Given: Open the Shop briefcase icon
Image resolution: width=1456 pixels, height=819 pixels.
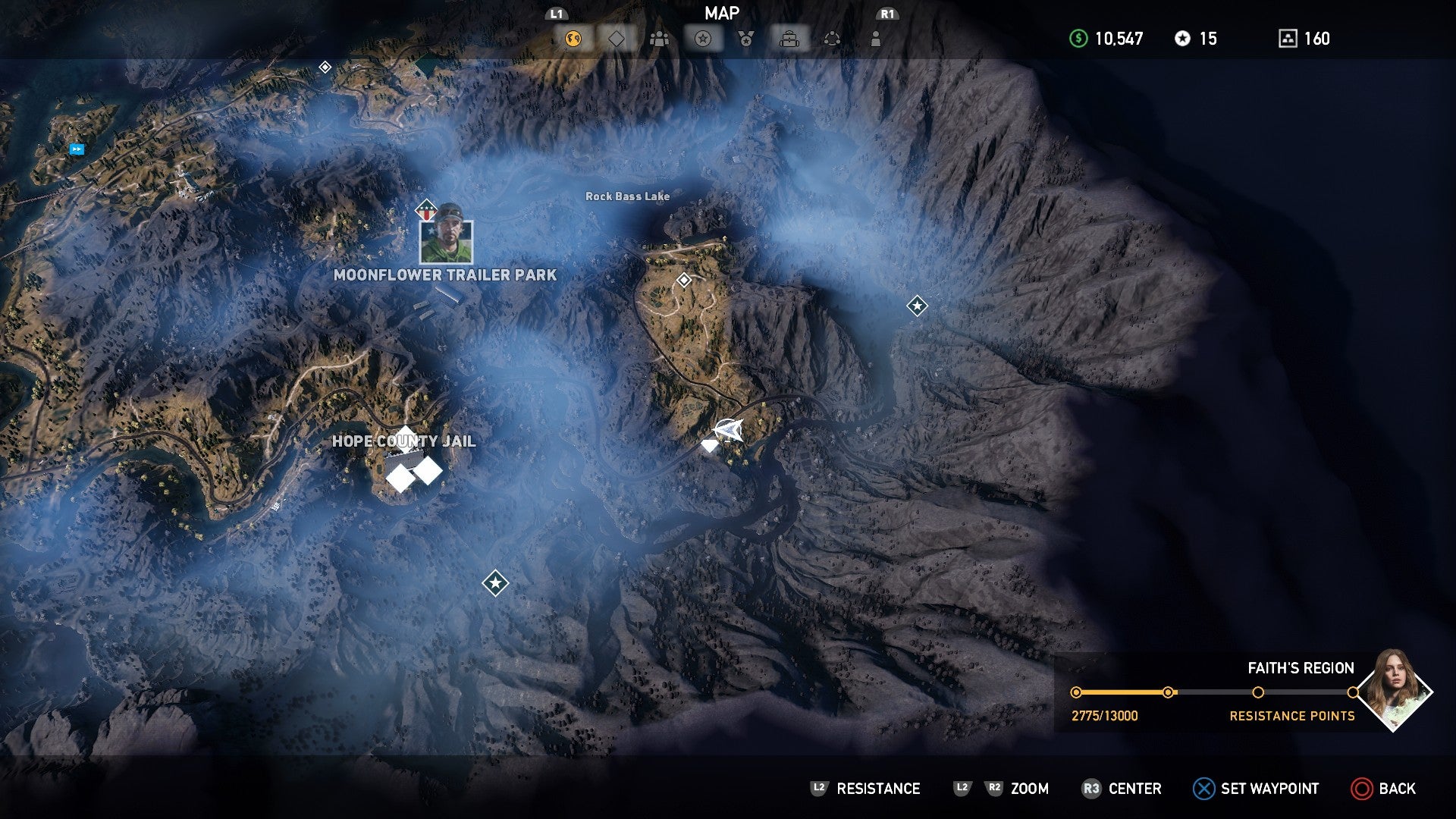Looking at the screenshot, I should 790,37.
